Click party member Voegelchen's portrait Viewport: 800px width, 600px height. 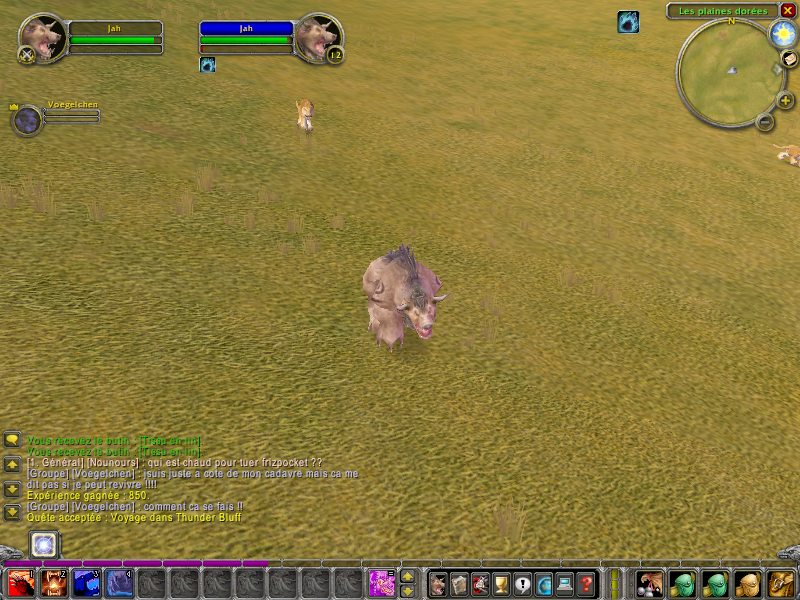[x=27, y=120]
